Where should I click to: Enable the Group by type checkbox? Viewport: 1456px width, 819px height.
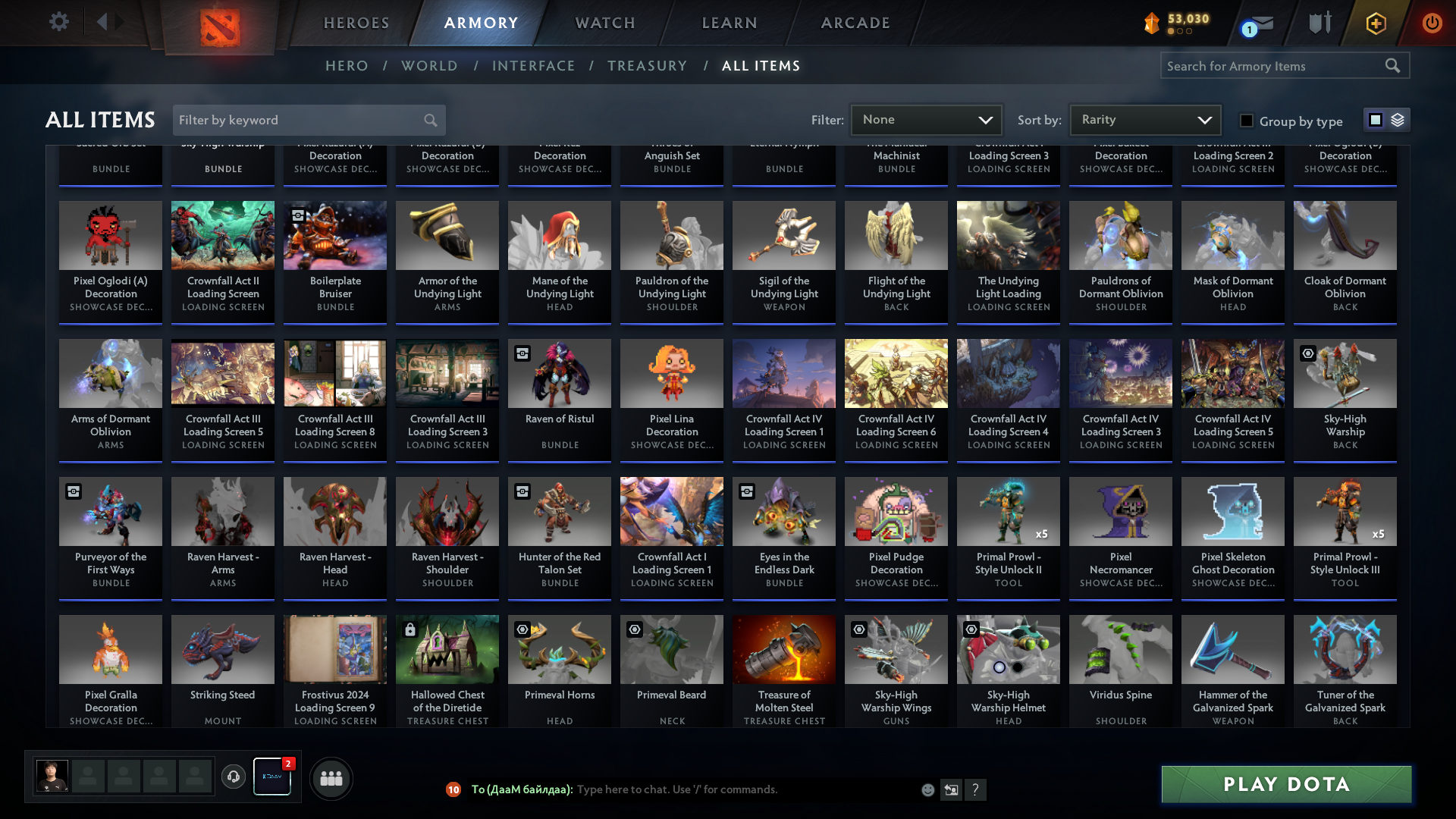pyautogui.click(x=1246, y=120)
